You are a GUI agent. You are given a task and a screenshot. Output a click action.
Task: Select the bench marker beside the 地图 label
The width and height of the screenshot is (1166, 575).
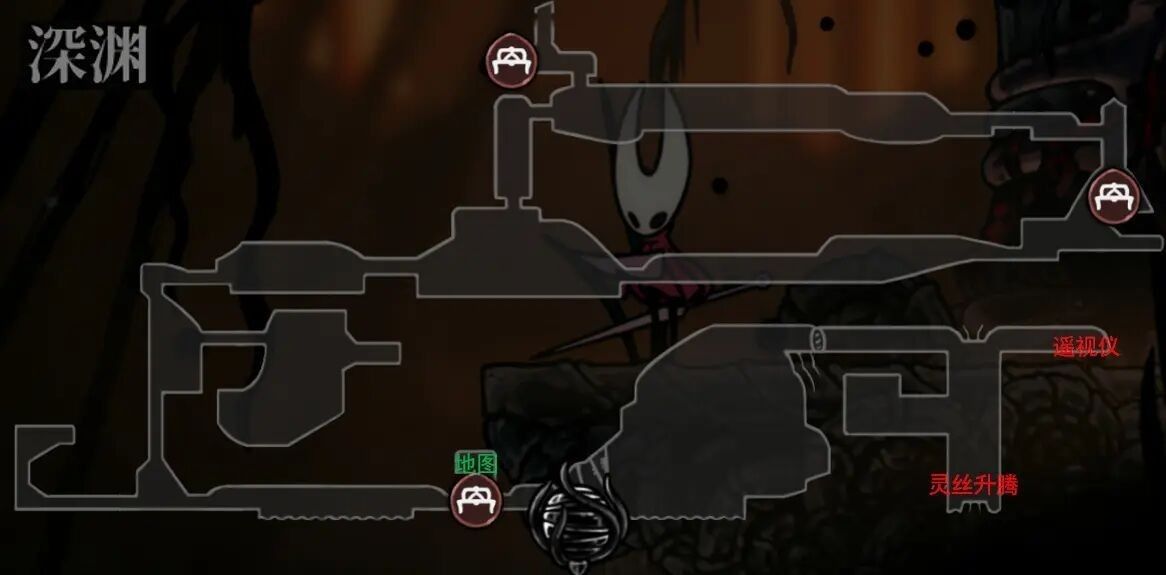(x=475, y=498)
